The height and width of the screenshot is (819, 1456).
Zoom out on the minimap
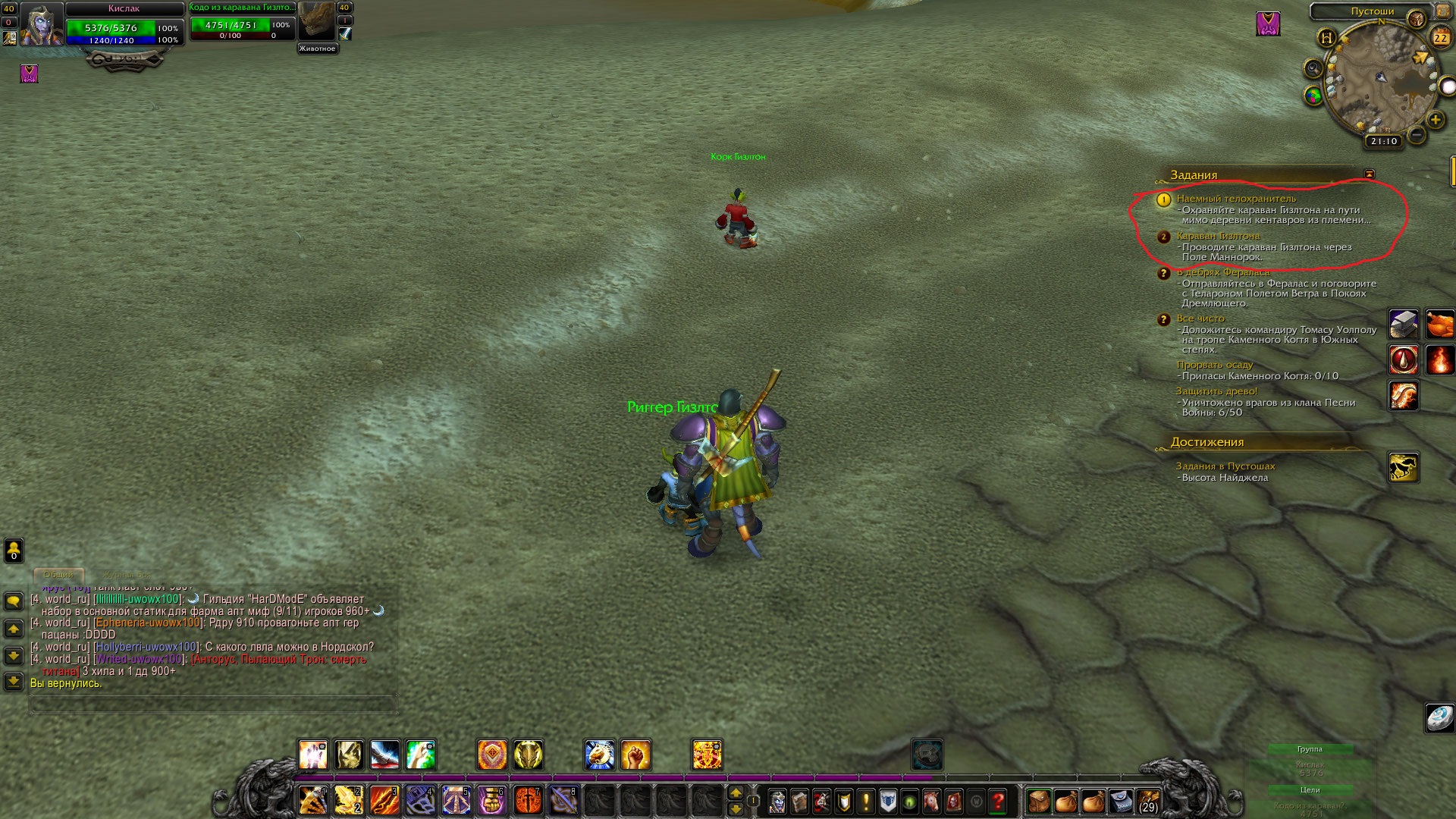point(1415,136)
